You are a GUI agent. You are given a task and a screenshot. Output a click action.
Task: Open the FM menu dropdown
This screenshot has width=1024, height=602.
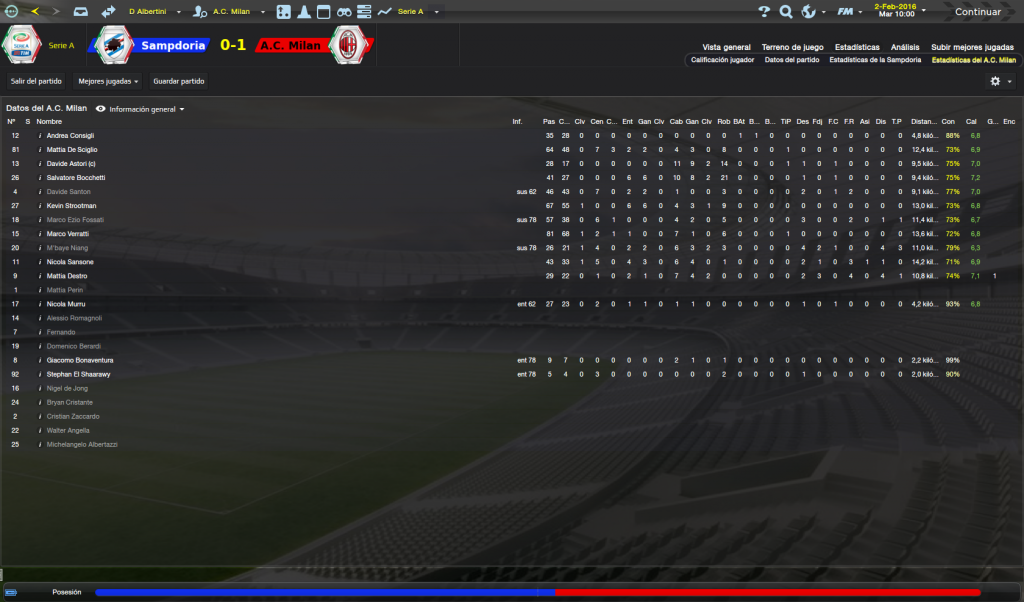(850, 12)
